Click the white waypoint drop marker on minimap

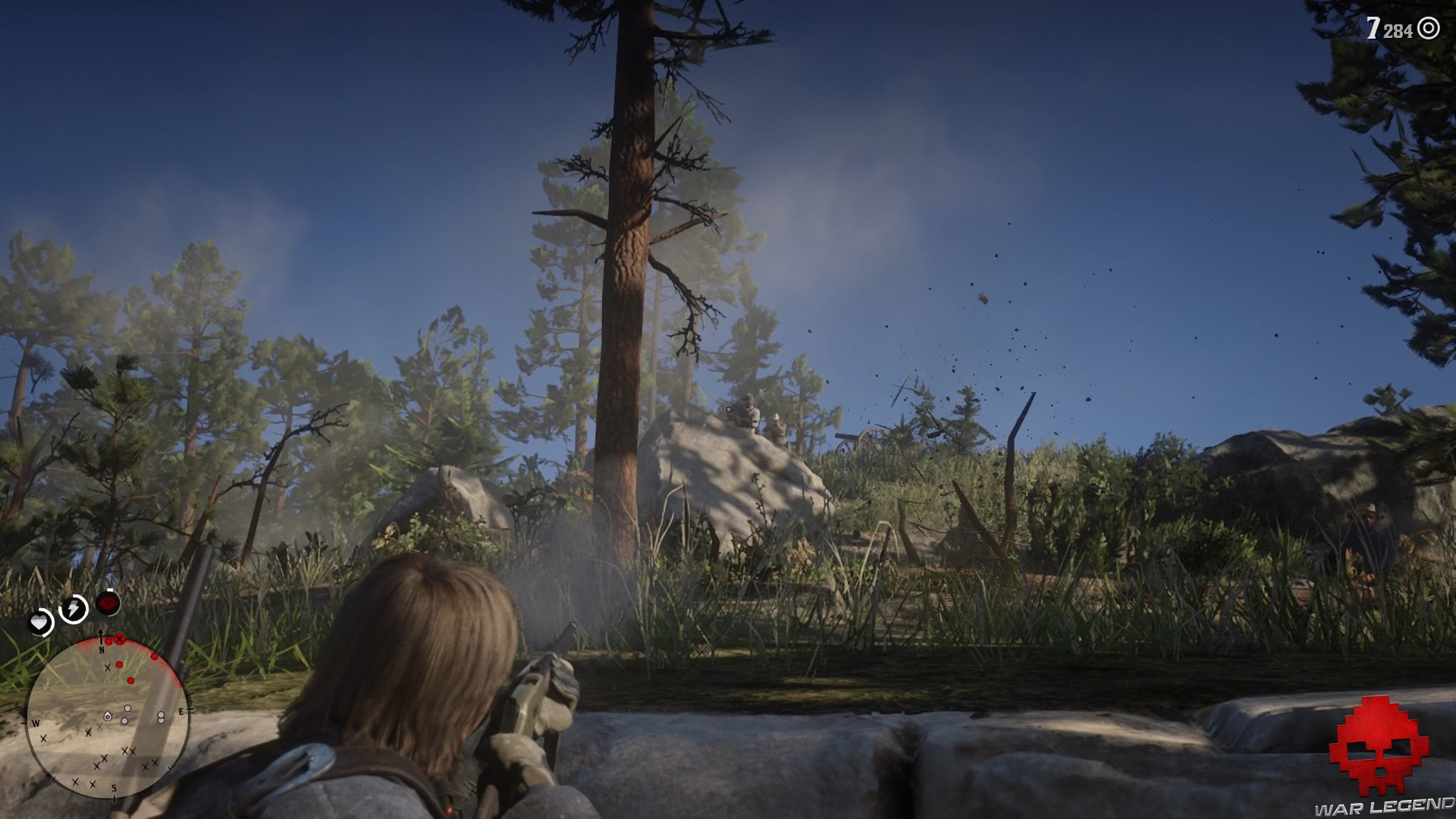pos(108,717)
